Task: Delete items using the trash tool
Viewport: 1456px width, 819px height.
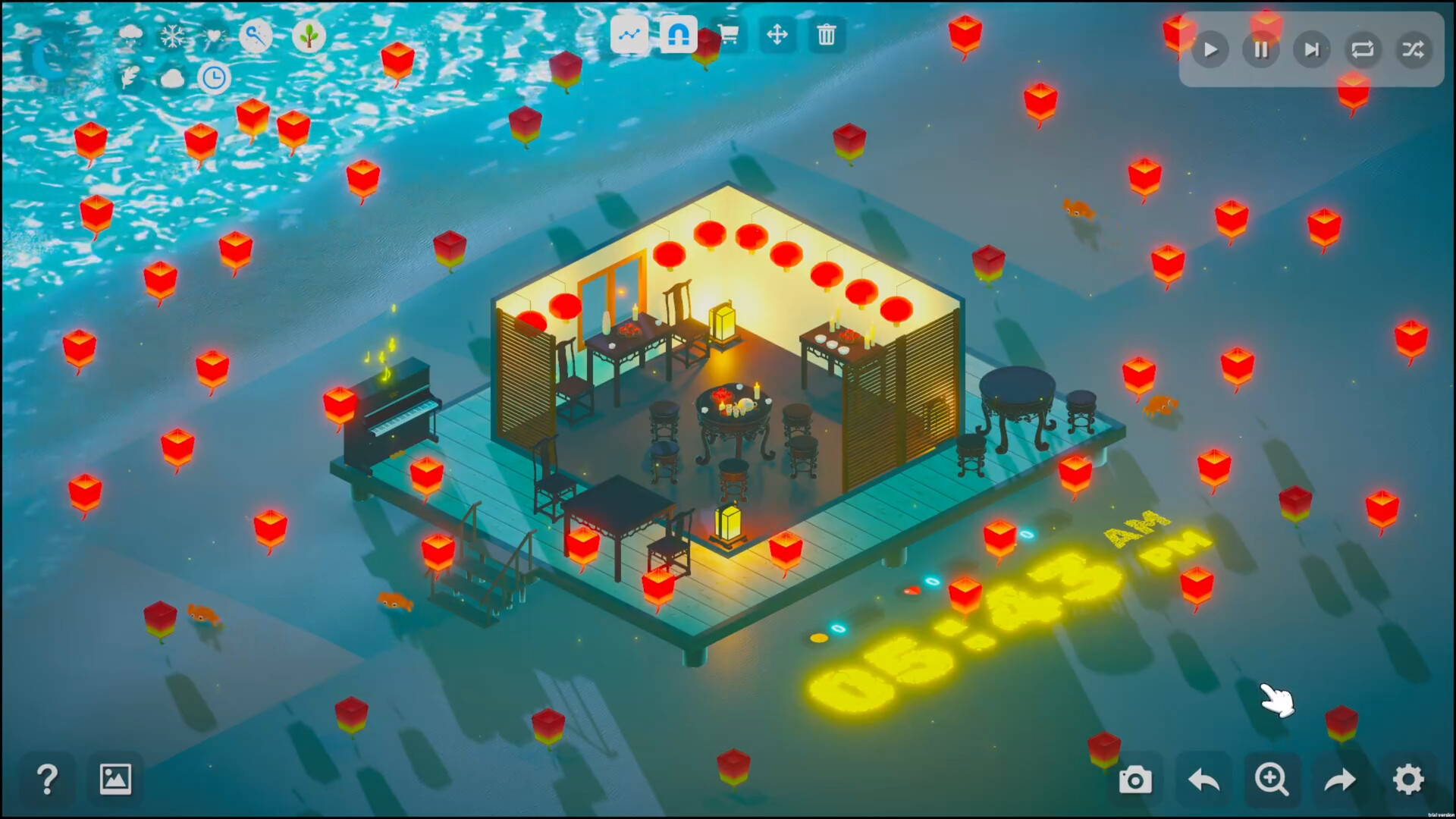Action: (827, 34)
